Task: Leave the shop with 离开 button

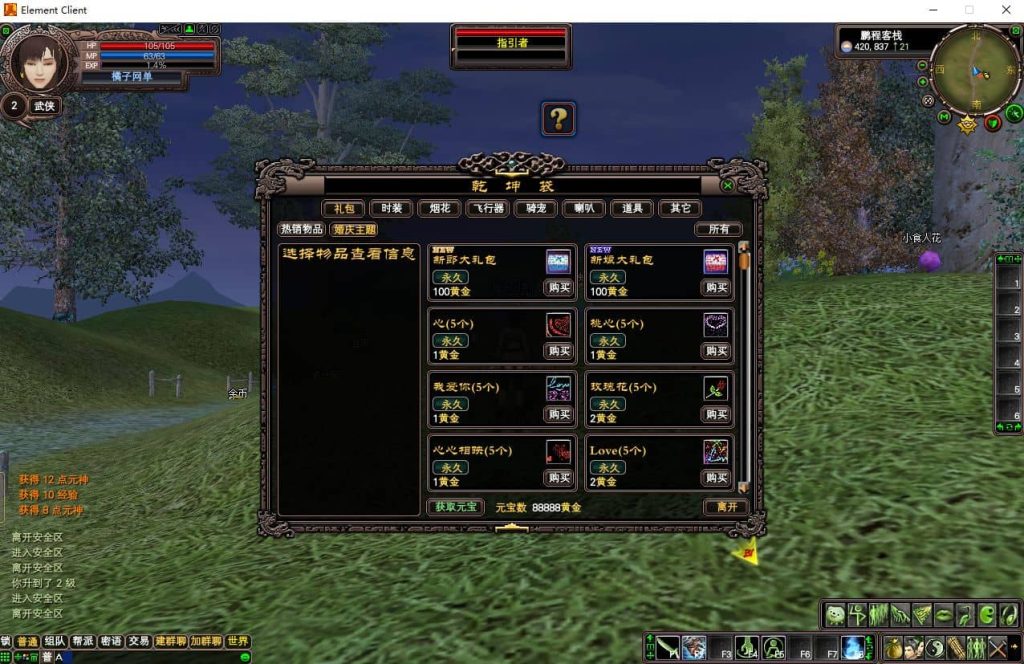Action: pos(726,507)
